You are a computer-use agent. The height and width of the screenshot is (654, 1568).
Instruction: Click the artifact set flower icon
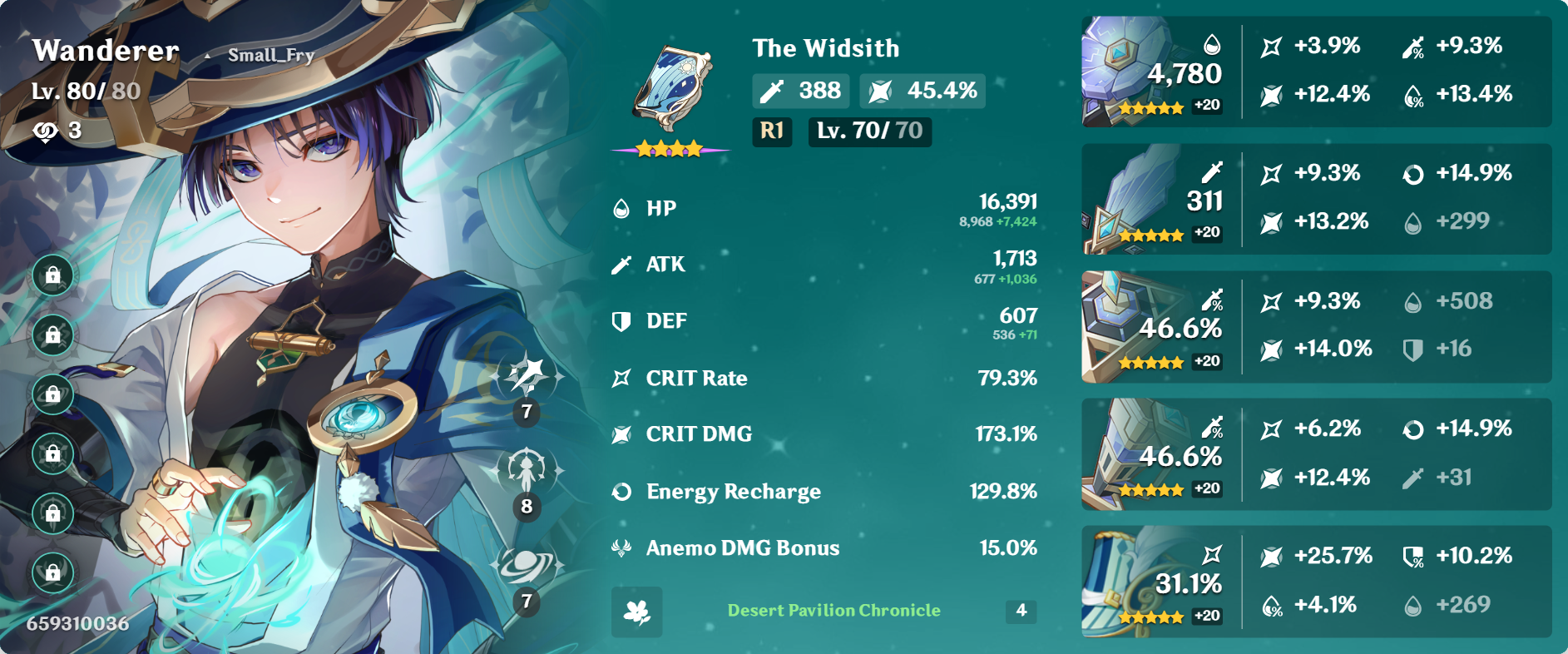(636, 612)
